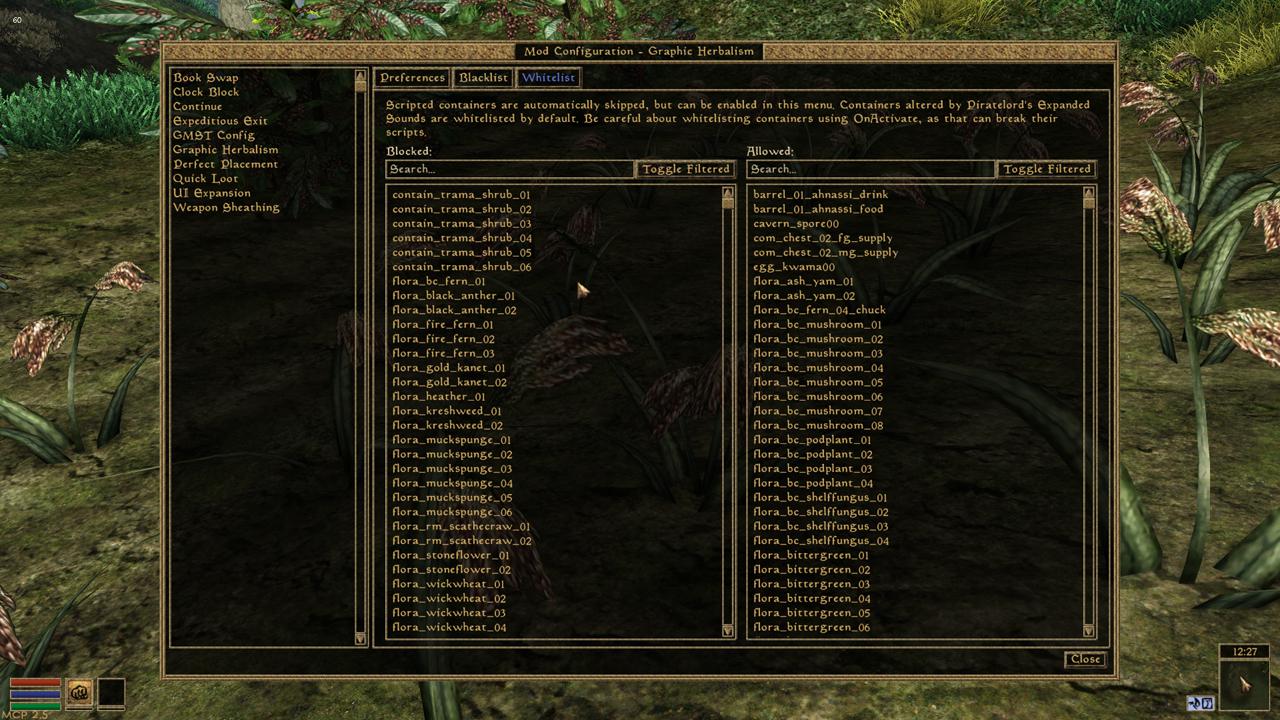This screenshot has width=1280, height=720.
Task: Focus the Allowed list search field
Action: point(870,169)
